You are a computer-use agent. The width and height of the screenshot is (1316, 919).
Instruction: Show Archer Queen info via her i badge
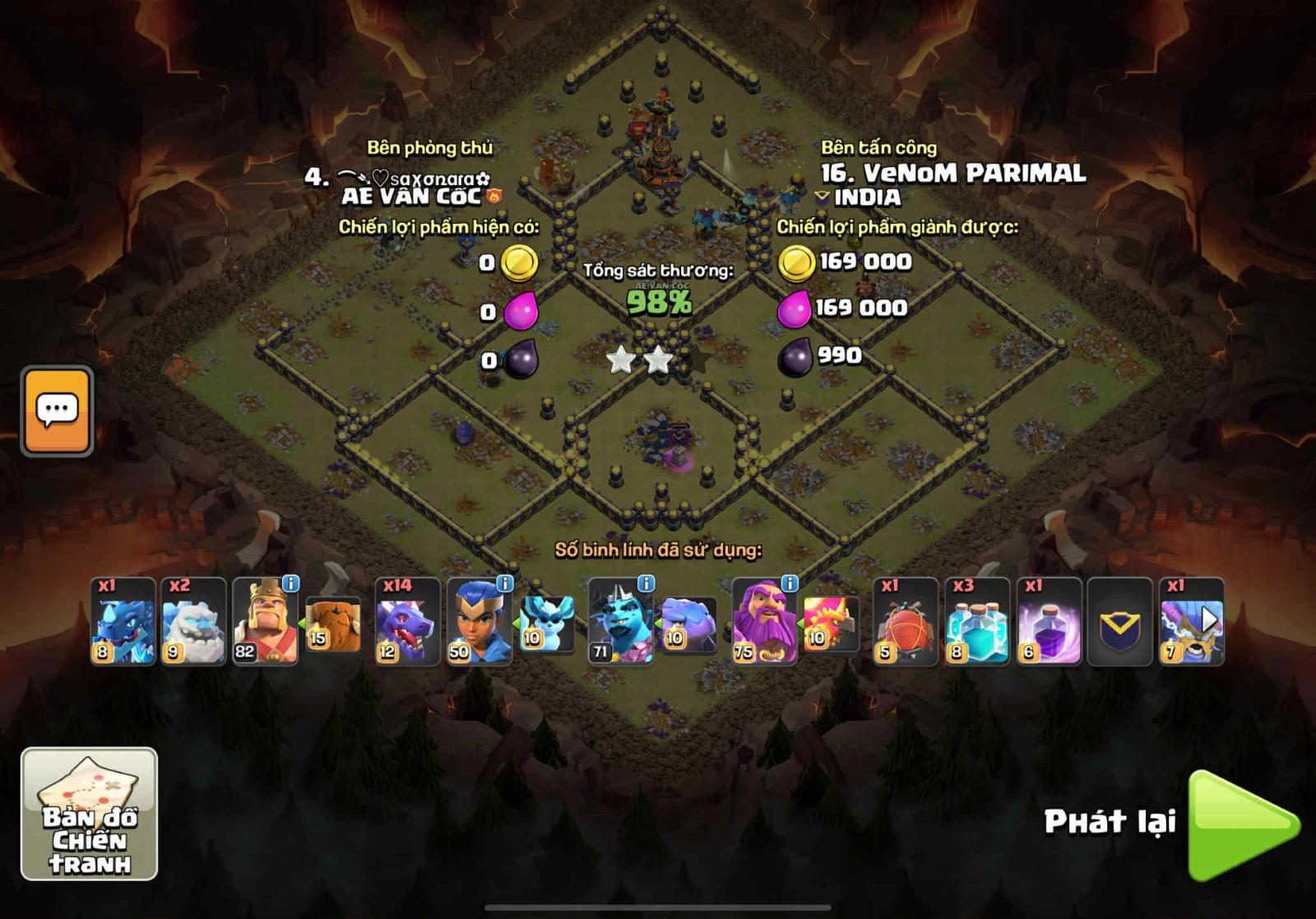504,583
